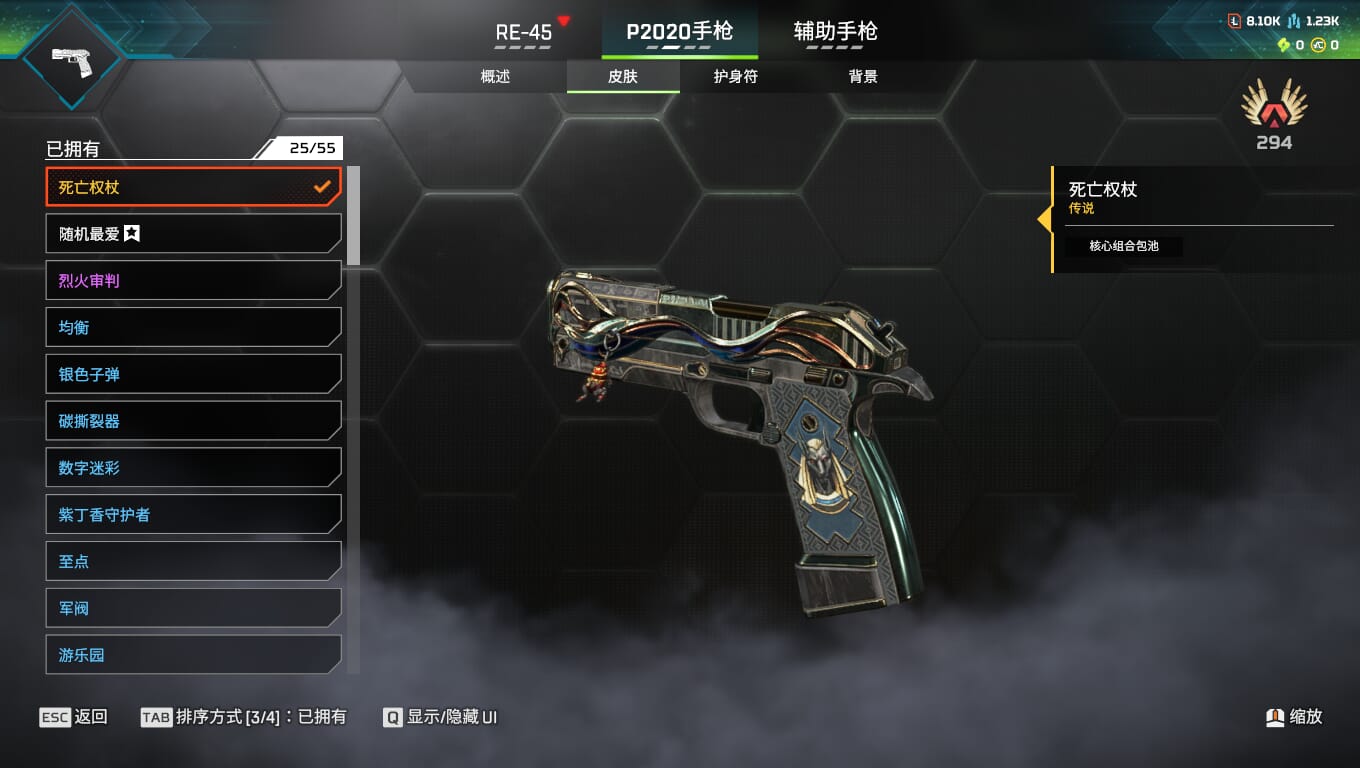Show the 概述 overview tab
The height and width of the screenshot is (768, 1360).
coord(495,77)
